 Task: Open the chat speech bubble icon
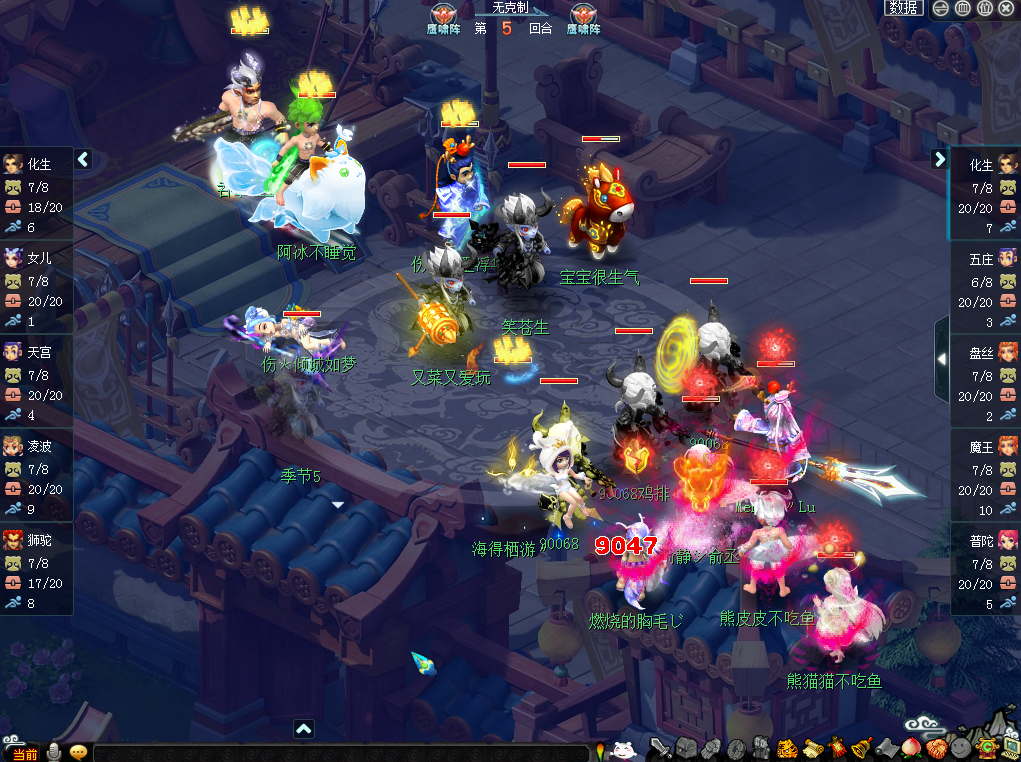click(x=78, y=752)
